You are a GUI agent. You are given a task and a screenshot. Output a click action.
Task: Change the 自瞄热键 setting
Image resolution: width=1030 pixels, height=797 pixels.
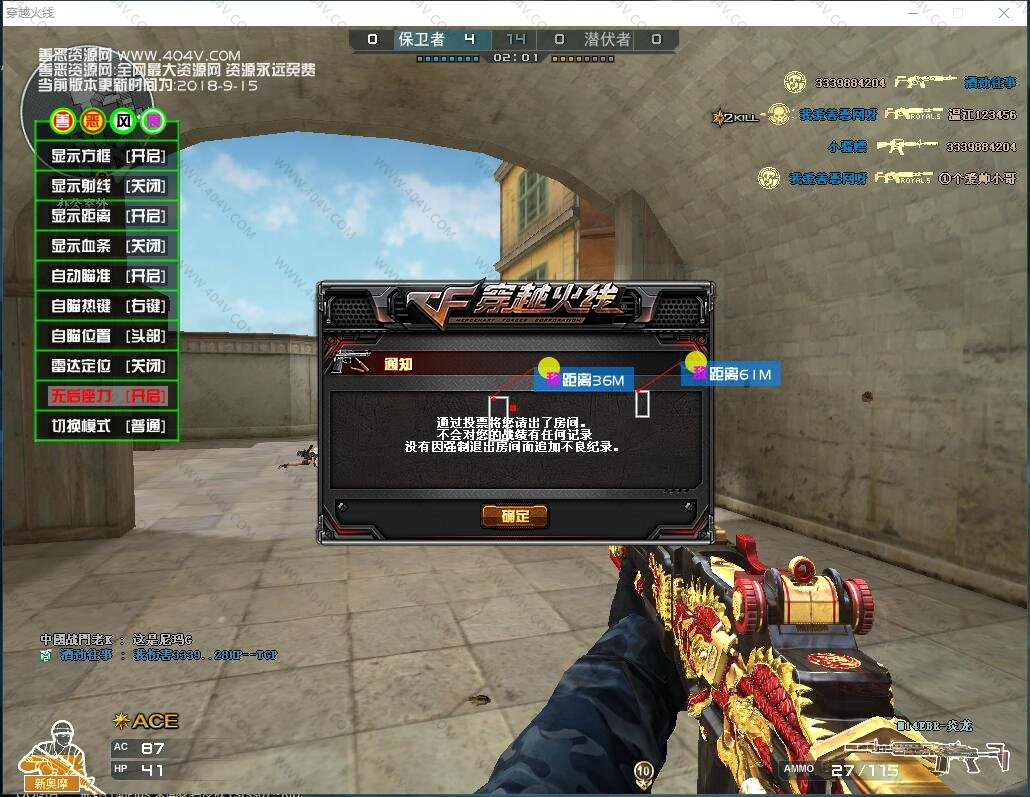[x=107, y=306]
